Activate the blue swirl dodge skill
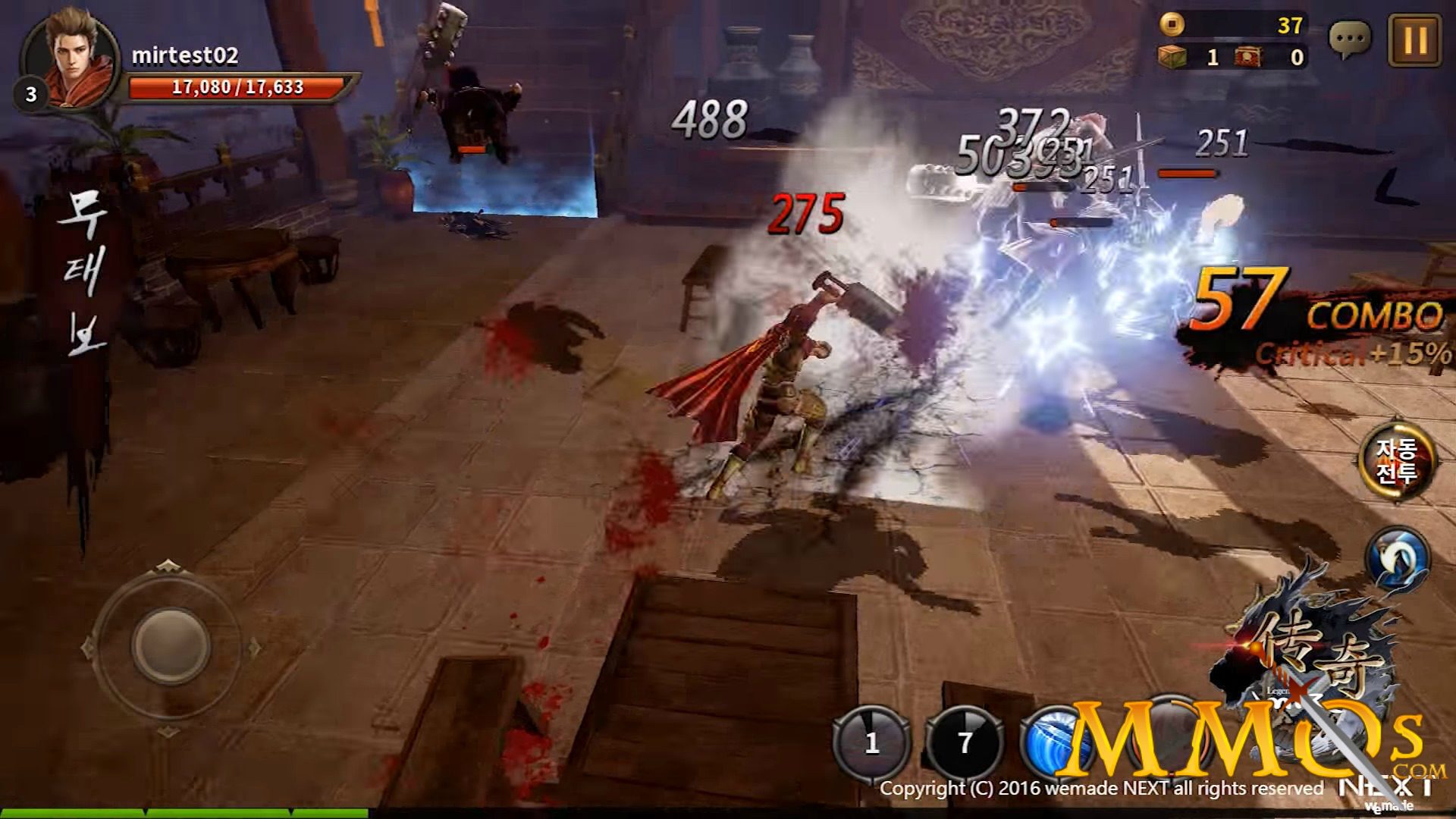The height and width of the screenshot is (819, 1456). (x=1397, y=559)
